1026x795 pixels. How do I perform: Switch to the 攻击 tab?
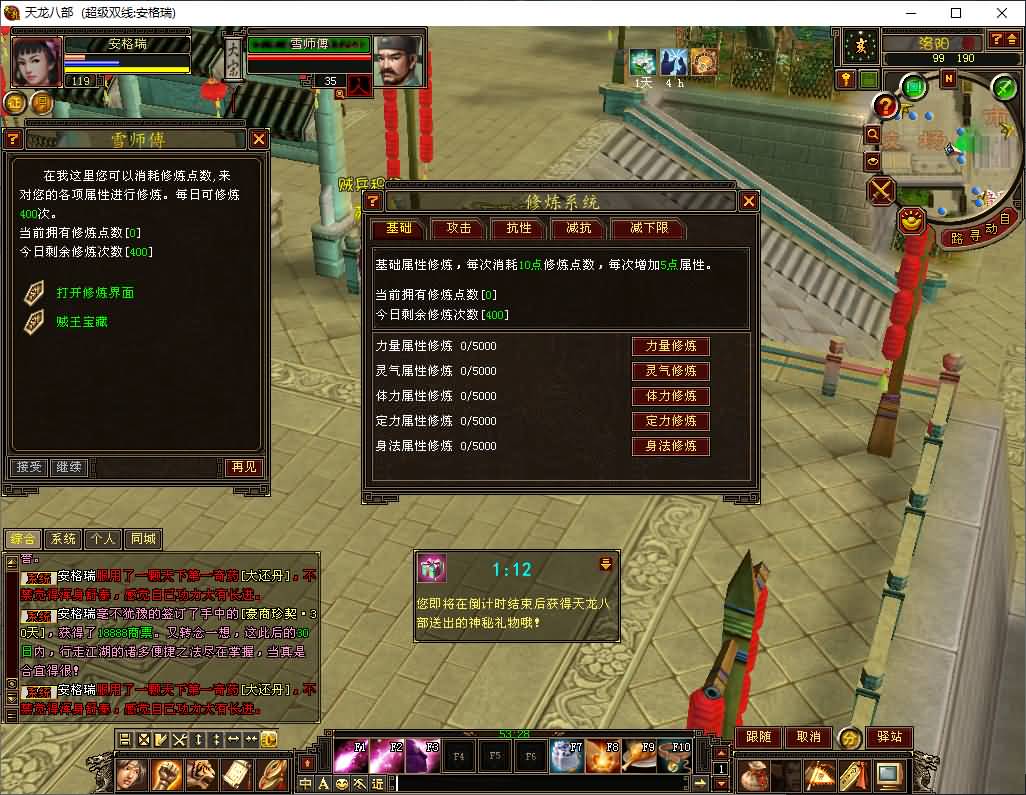[x=458, y=228]
